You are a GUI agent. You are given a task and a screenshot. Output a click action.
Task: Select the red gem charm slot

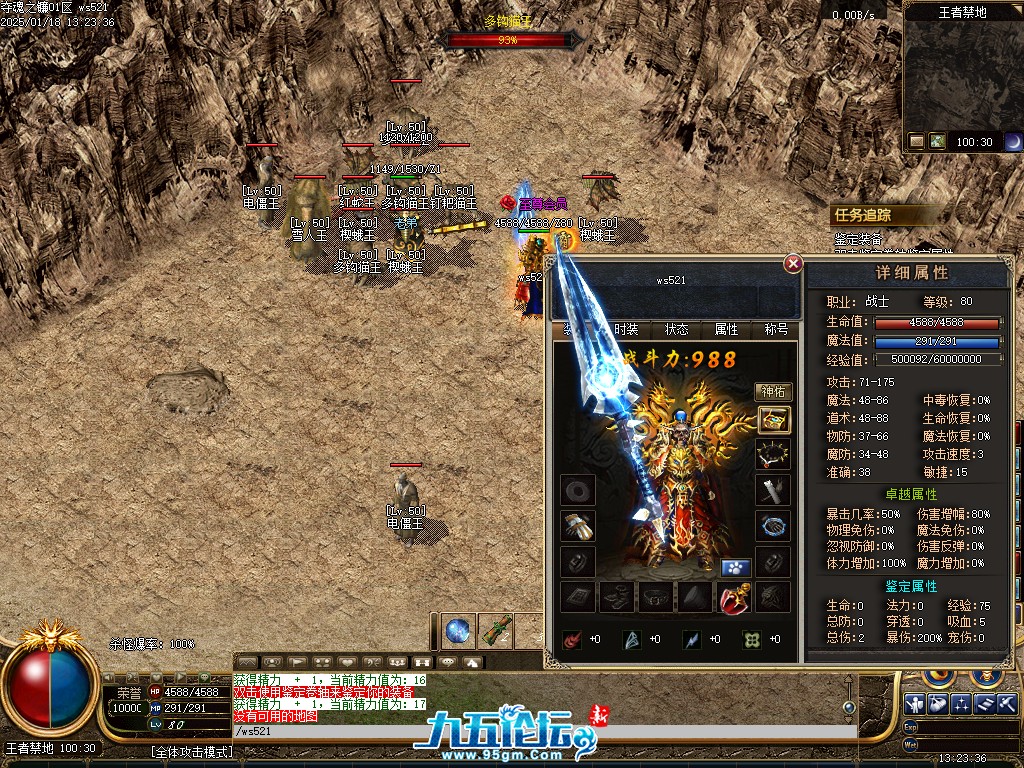coord(735,597)
